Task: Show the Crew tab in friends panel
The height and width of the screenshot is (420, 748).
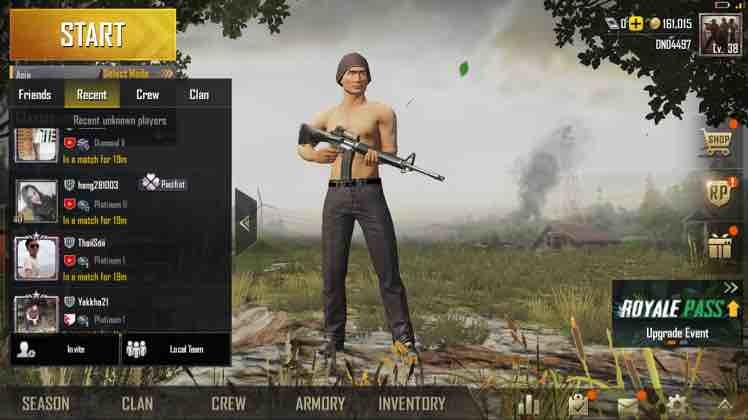Action: coord(147,95)
